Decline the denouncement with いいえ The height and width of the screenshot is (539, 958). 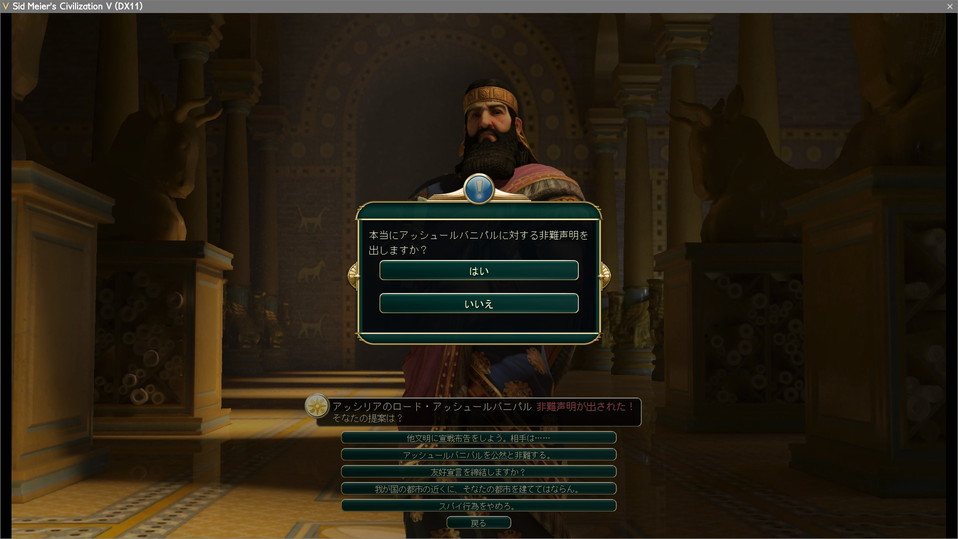coord(479,303)
